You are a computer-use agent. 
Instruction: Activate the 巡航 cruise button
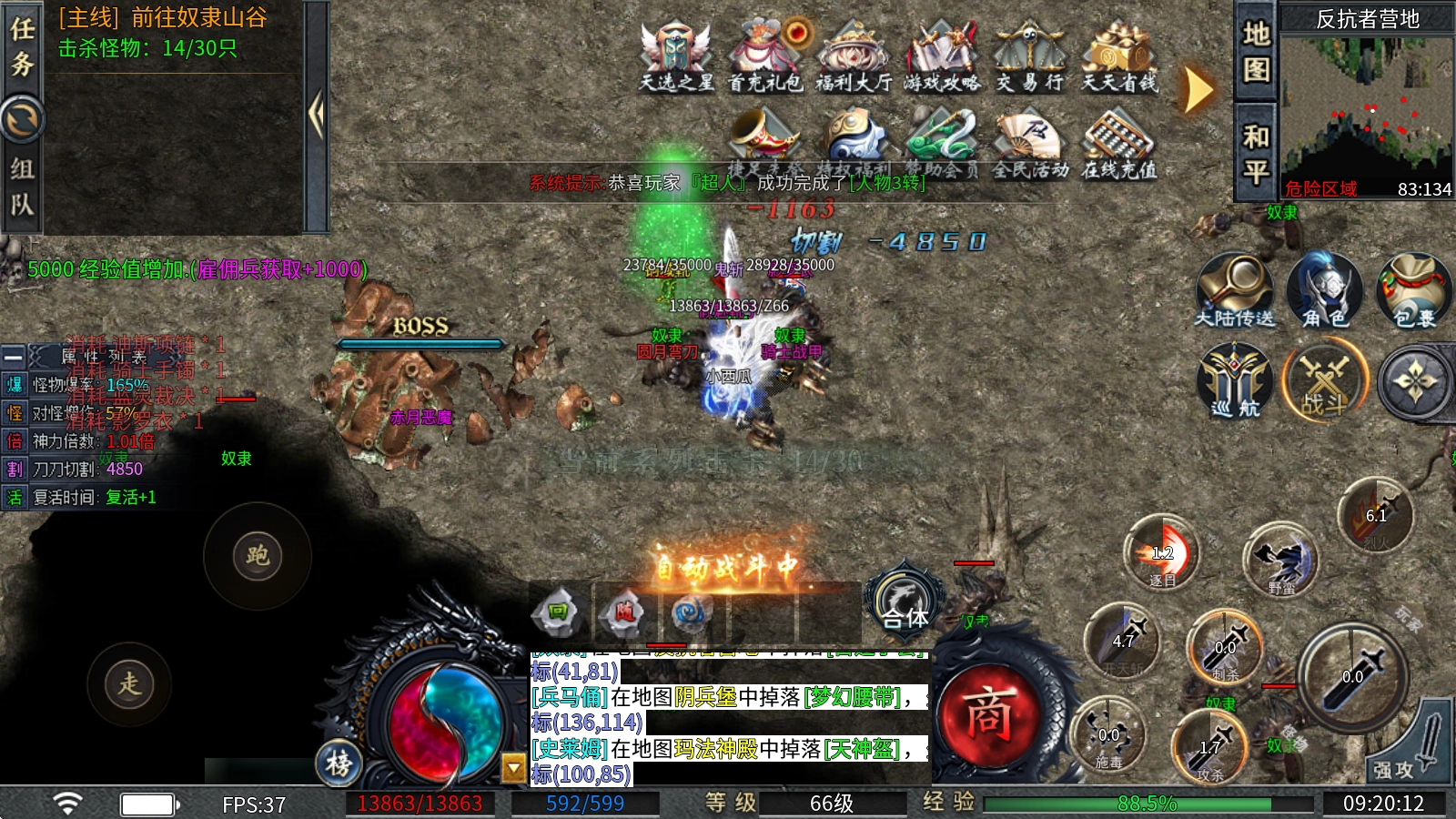pos(1235,380)
